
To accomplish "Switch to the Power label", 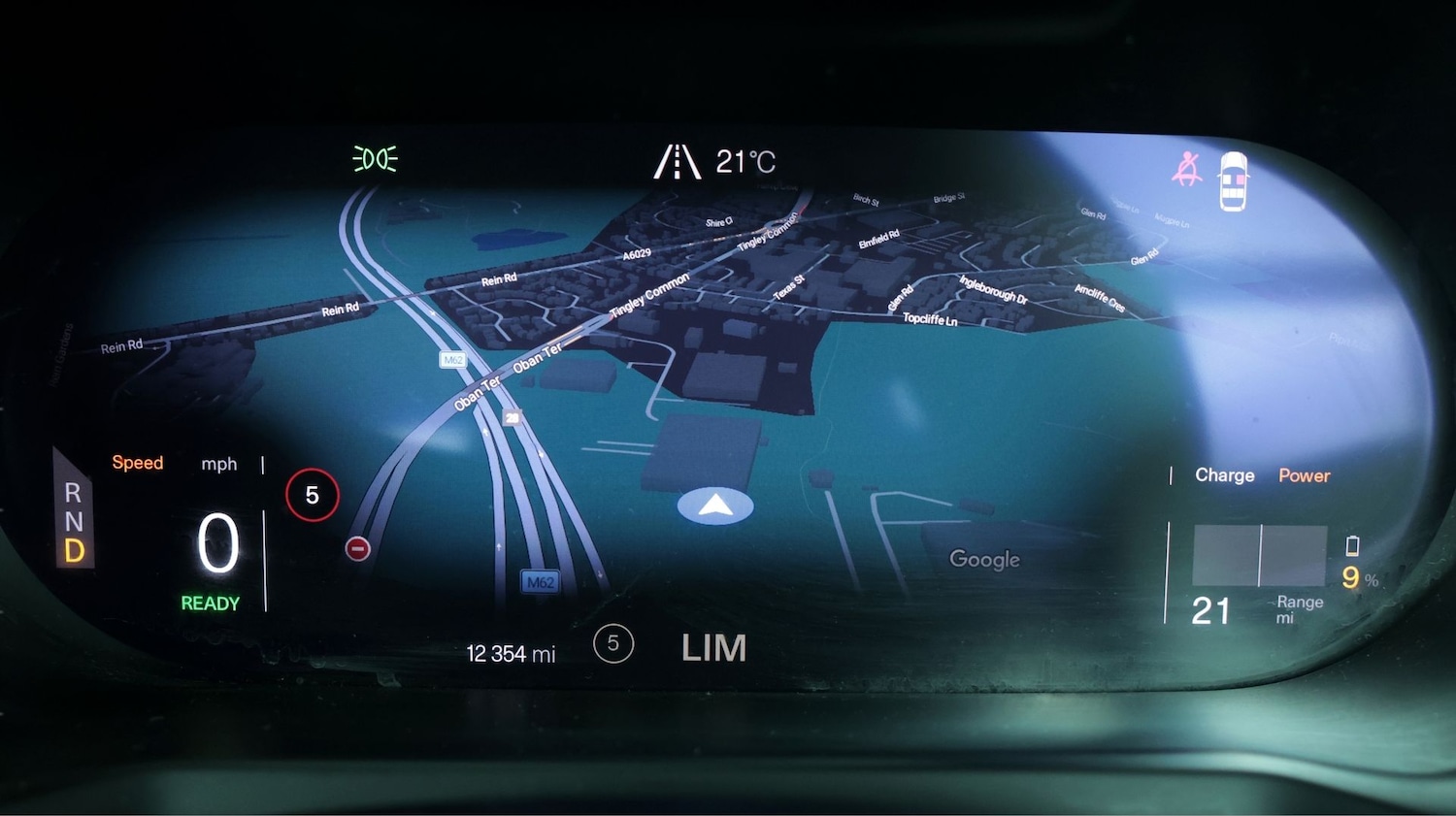I will pos(1304,475).
